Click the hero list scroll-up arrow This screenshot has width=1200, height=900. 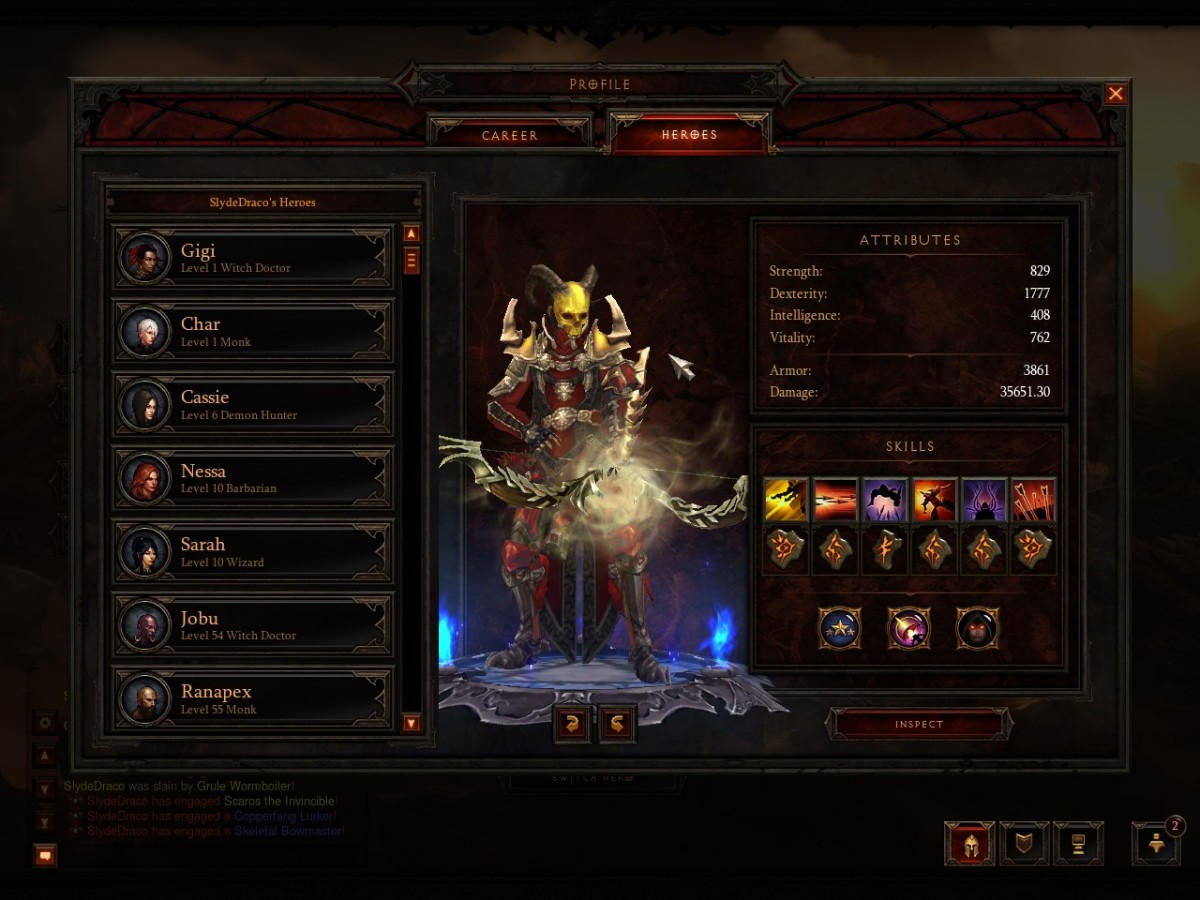pos(411,234)
